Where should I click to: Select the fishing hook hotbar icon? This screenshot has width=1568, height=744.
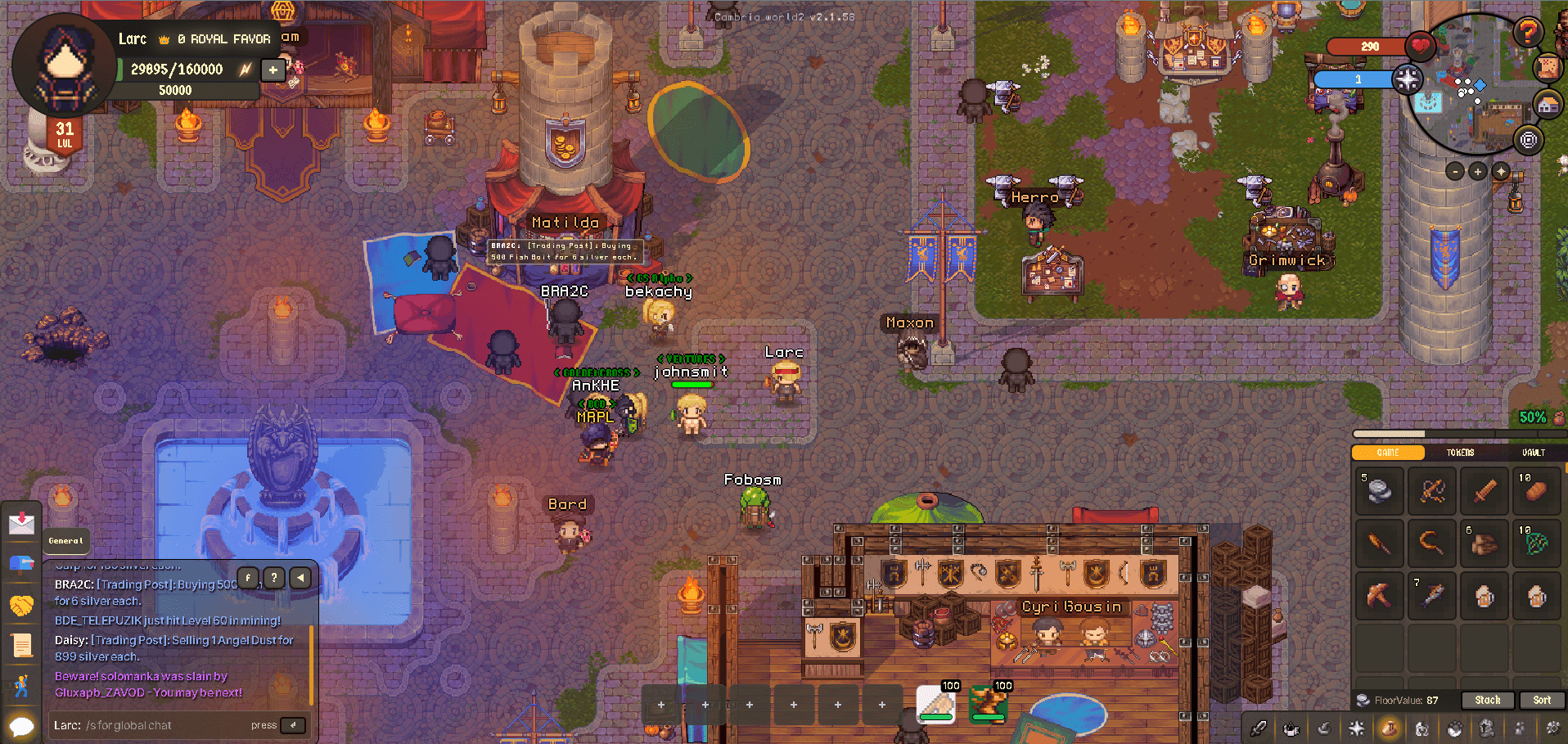(1323, 727)
